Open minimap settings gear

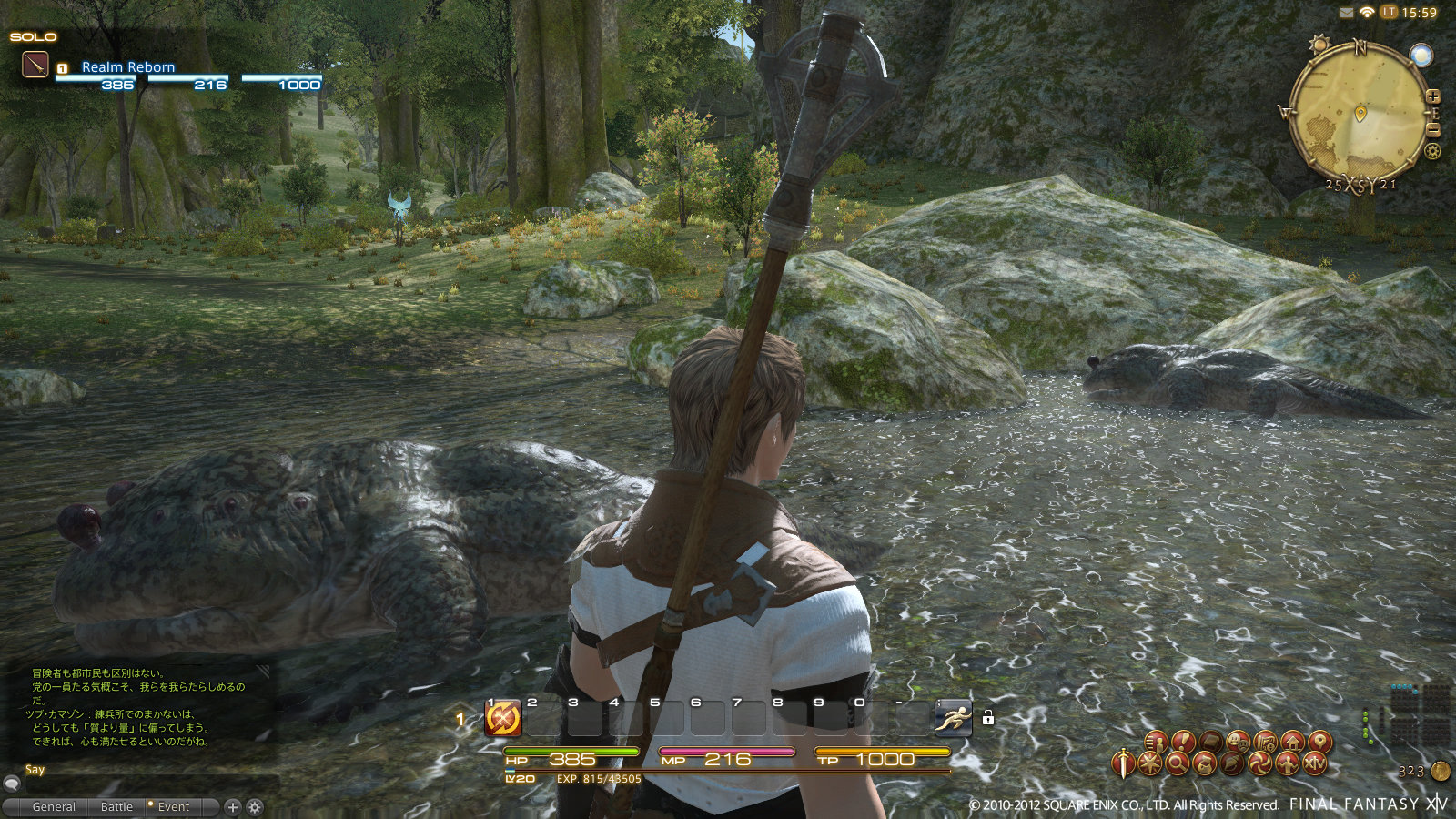[x=1433, y=152]
